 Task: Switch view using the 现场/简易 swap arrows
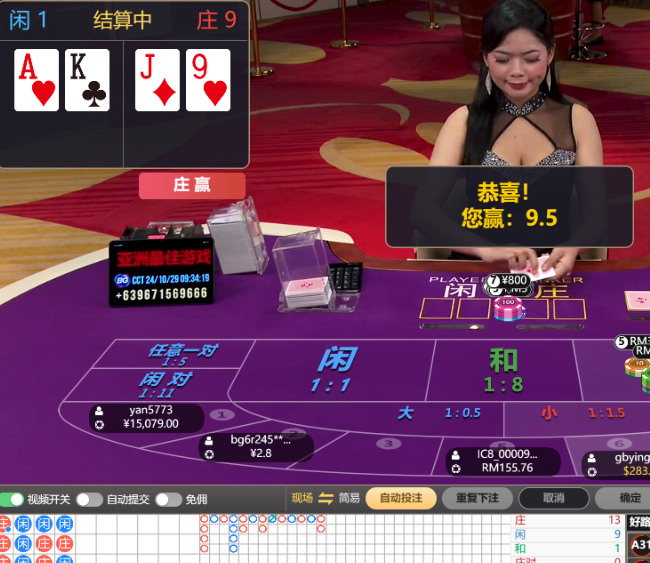[326, 498]
